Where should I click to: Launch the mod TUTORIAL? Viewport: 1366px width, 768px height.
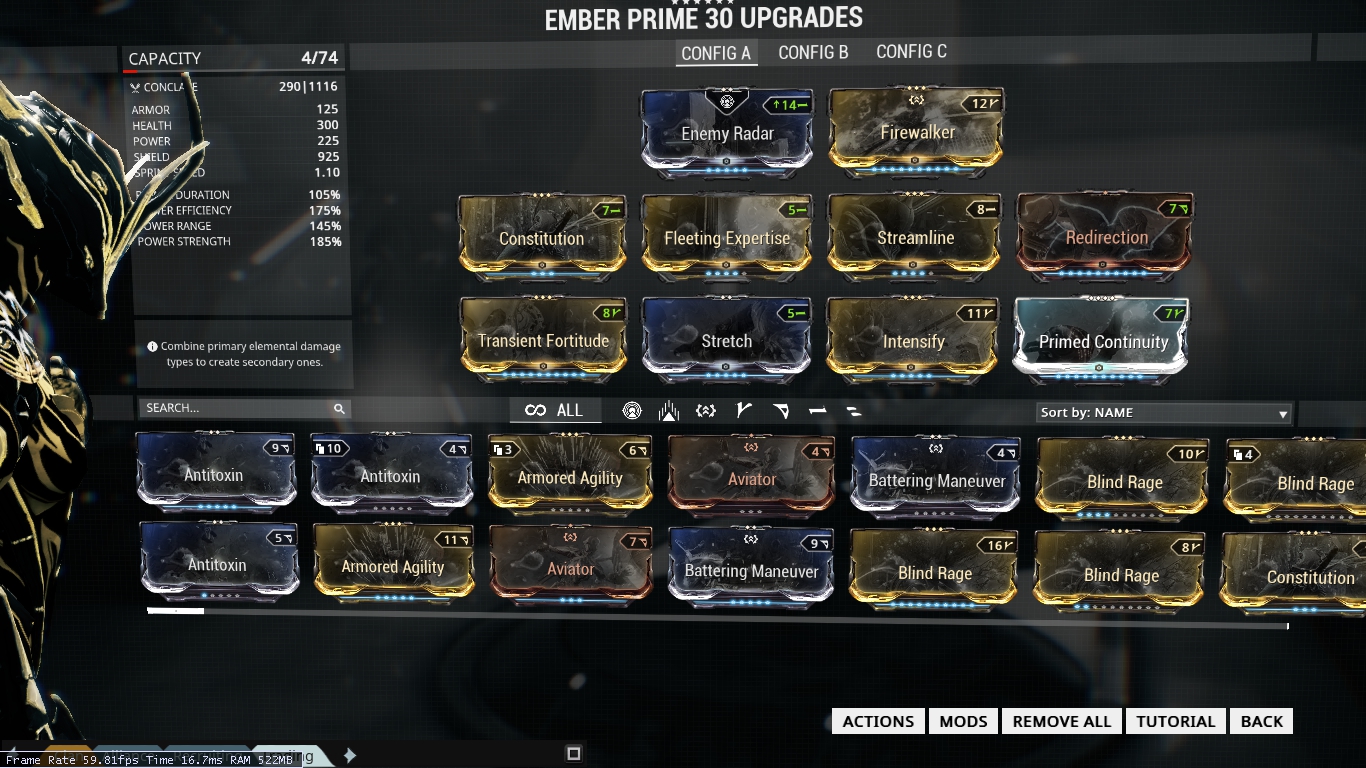point(1175,720)
